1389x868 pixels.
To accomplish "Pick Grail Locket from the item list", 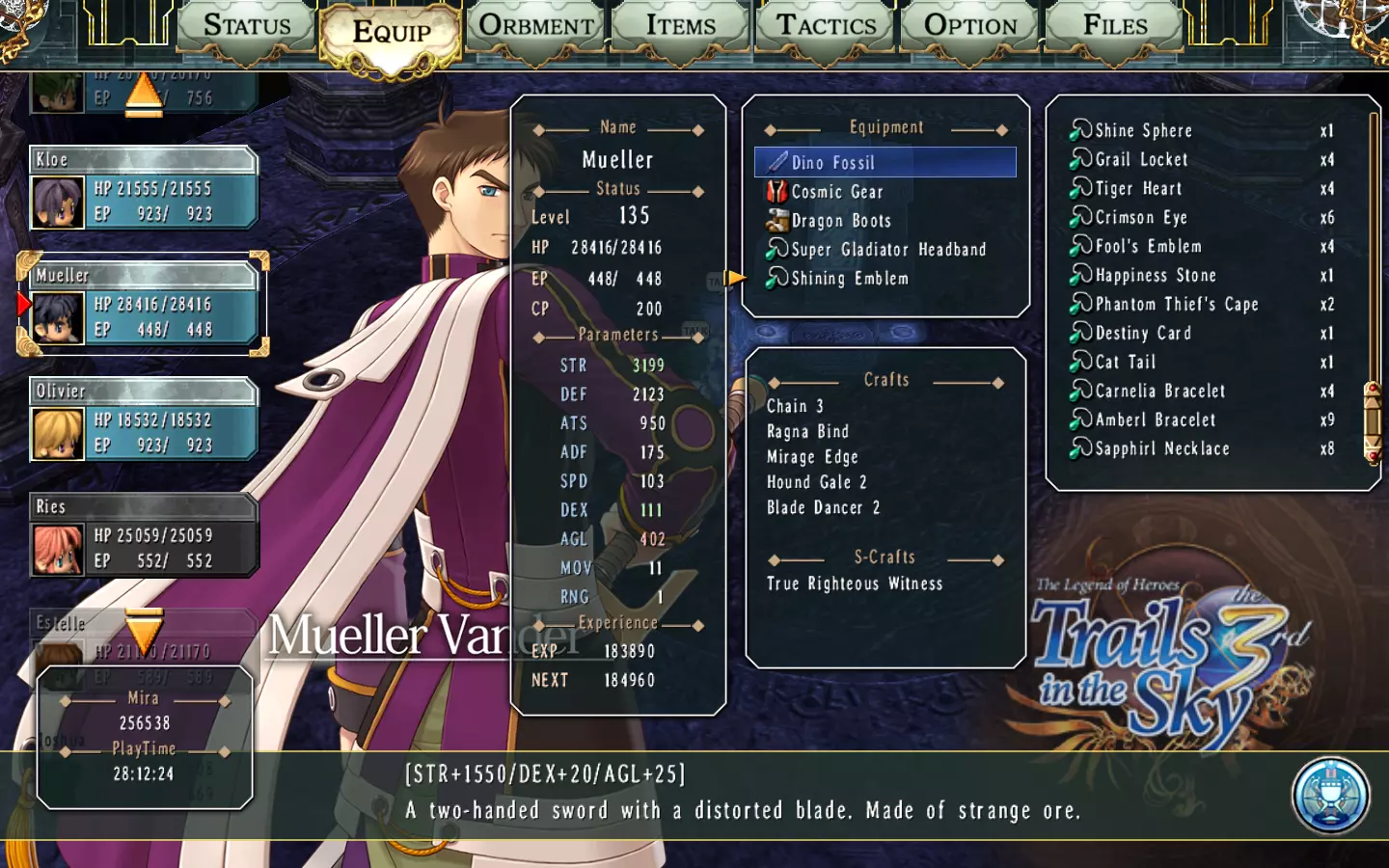I will coord(1141,159).
